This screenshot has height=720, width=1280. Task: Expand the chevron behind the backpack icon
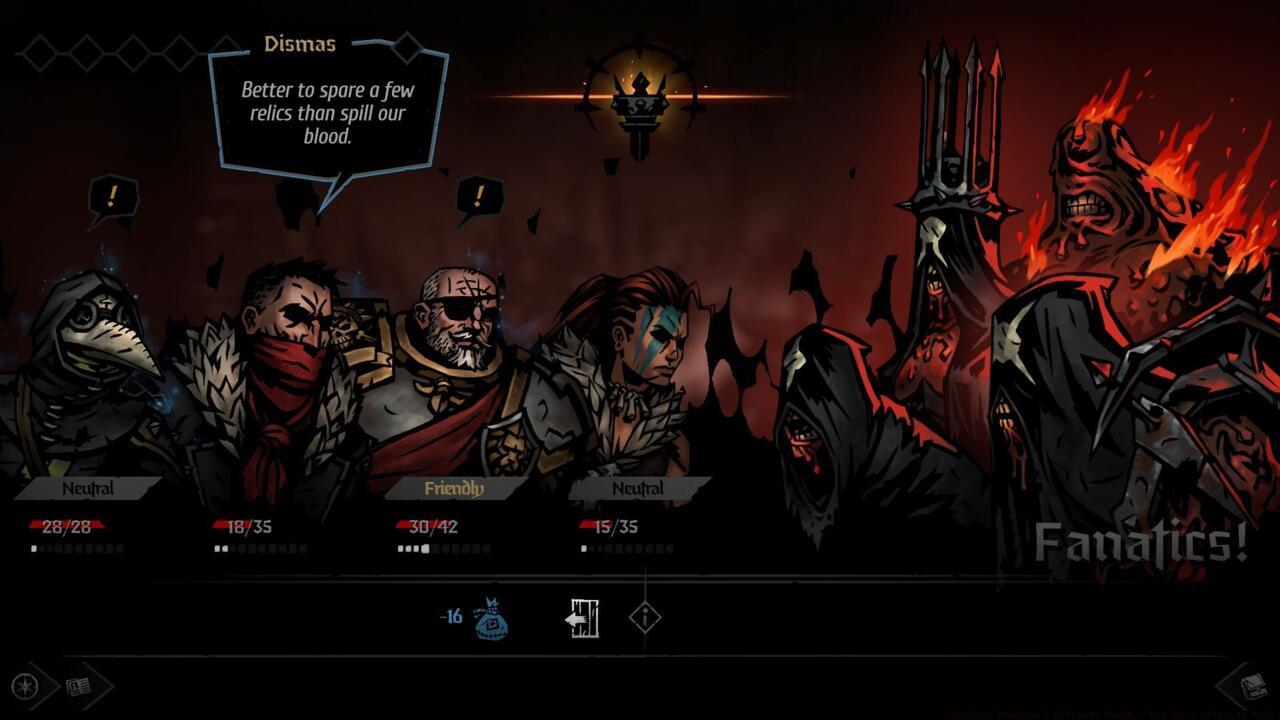1228,688
